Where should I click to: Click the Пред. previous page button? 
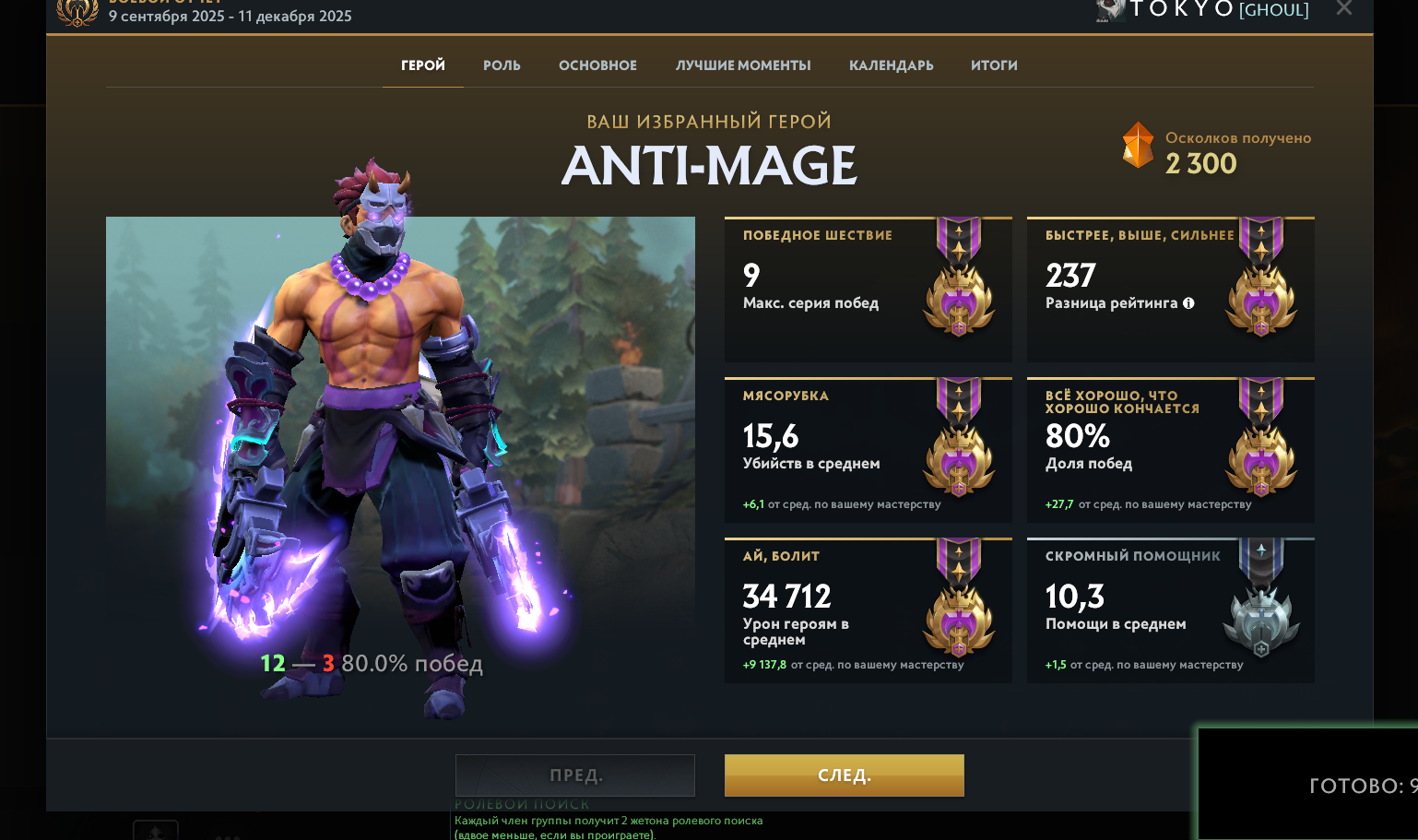pos(575,775)
